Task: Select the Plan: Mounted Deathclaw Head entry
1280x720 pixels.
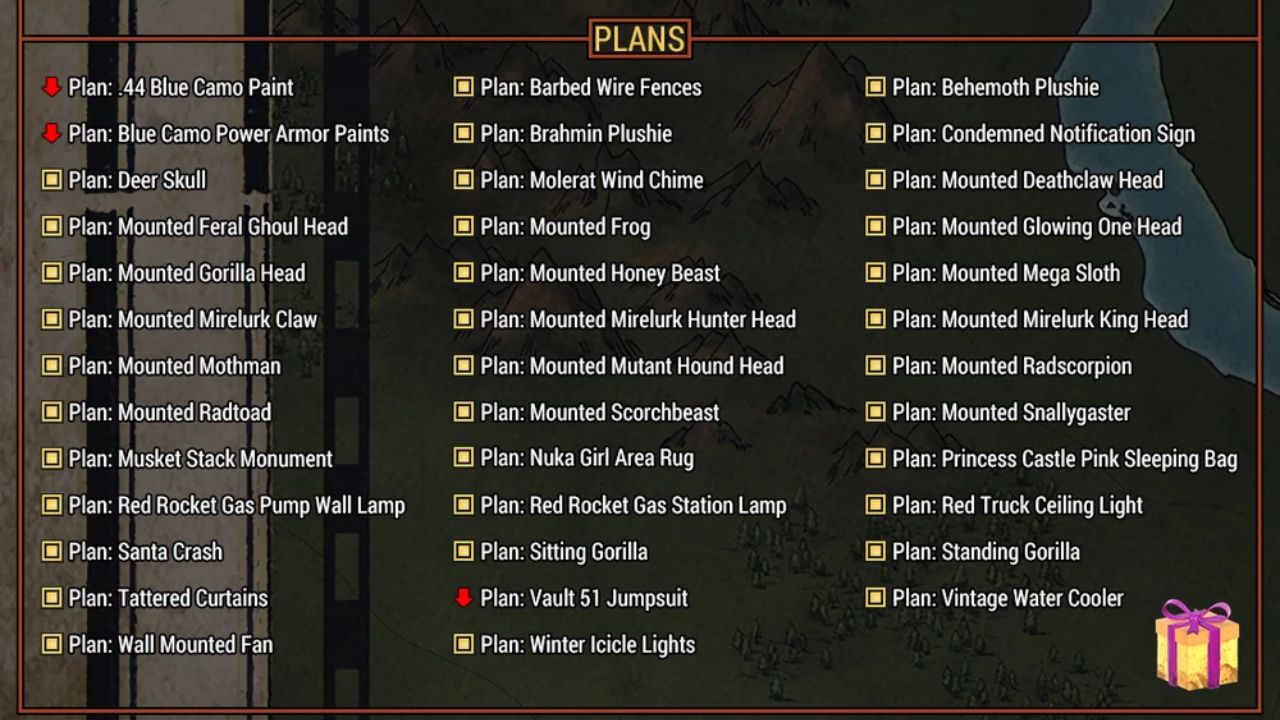Action: [1026, 180]
